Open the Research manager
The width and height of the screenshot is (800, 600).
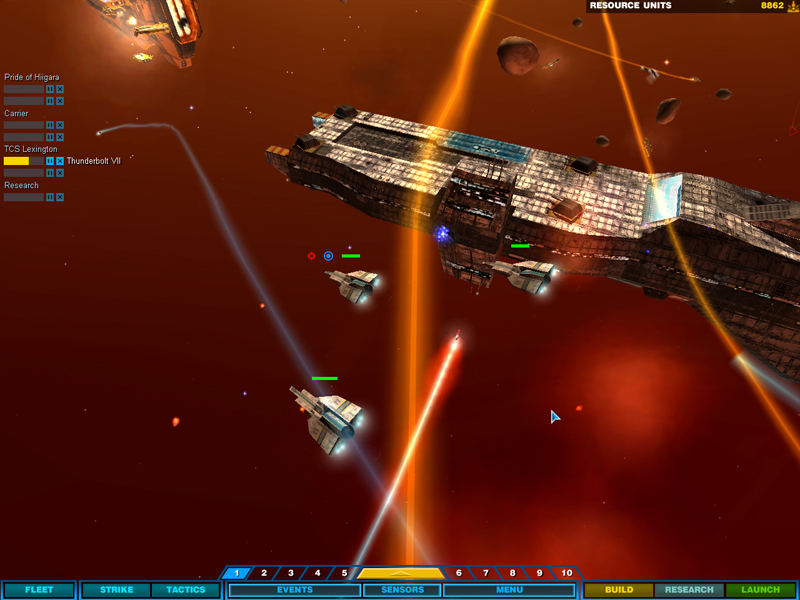[x=689, y=590]
